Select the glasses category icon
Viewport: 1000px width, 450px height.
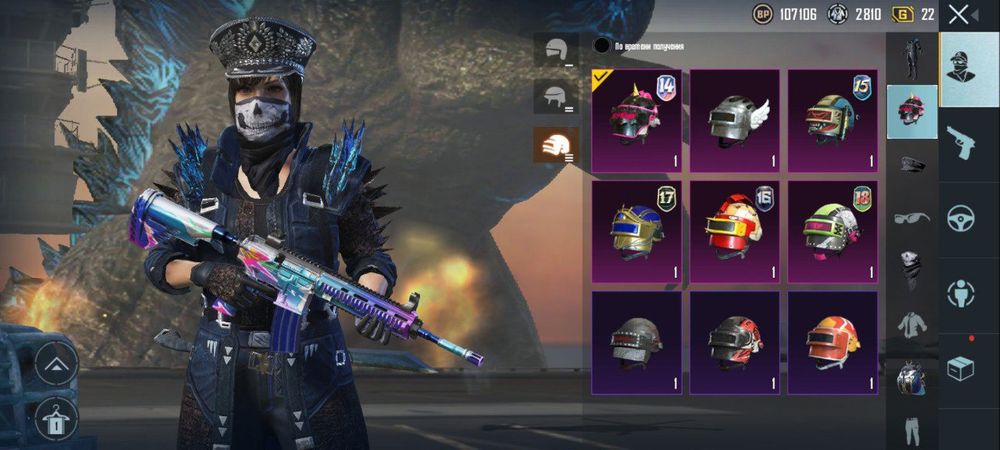coord(911,217)
